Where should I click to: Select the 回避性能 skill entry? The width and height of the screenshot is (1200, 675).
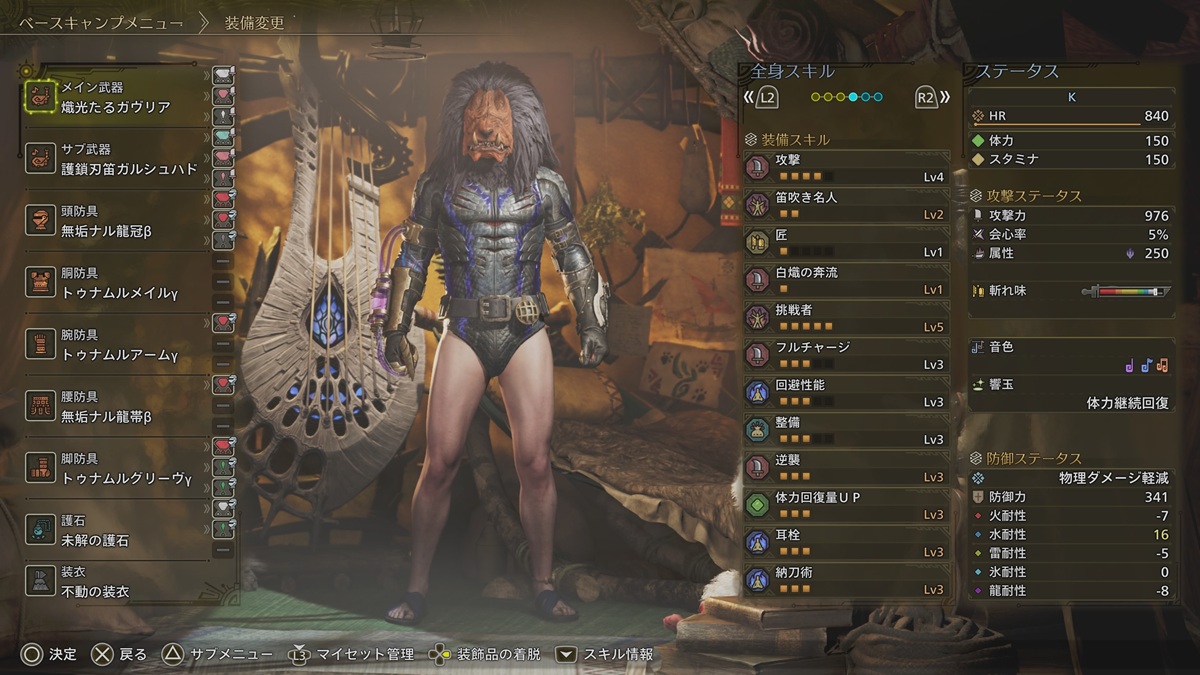pyautogui.click(x=846, y=393)
